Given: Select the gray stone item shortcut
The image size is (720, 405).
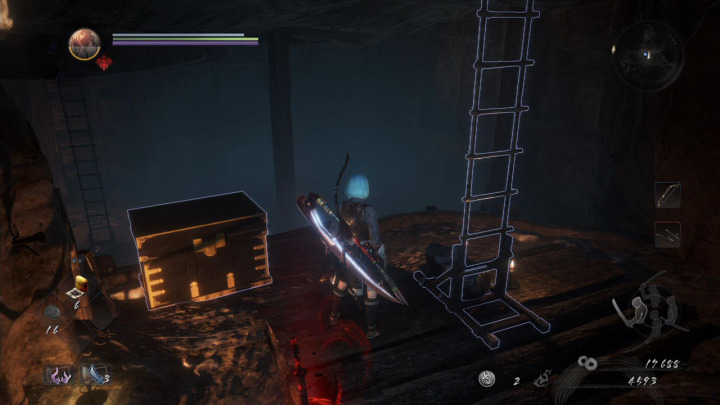Looking at the screenshot, I should pyautogui.click(x=53, y=313).
